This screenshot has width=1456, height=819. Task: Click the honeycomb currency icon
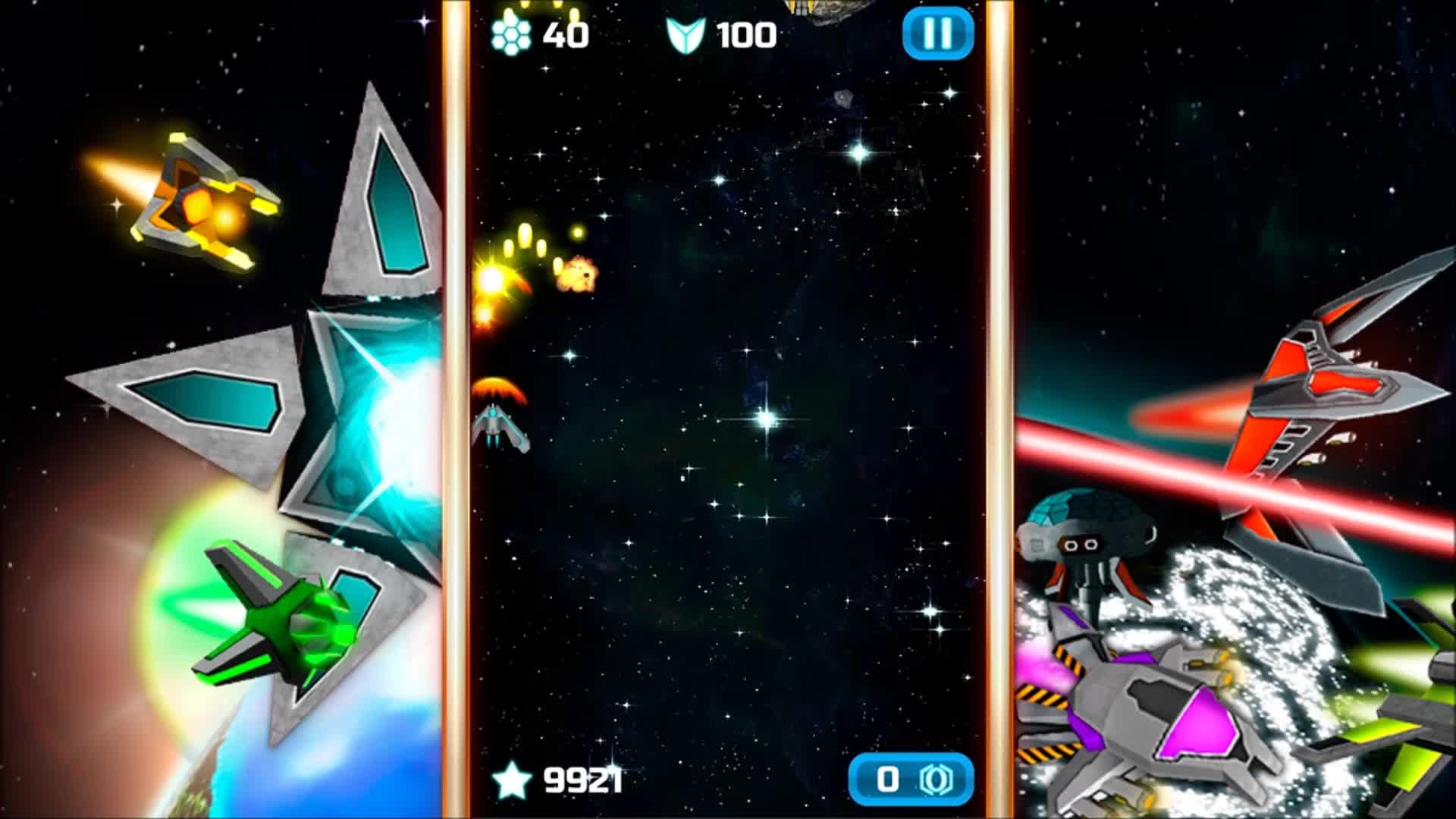point(512,33)
